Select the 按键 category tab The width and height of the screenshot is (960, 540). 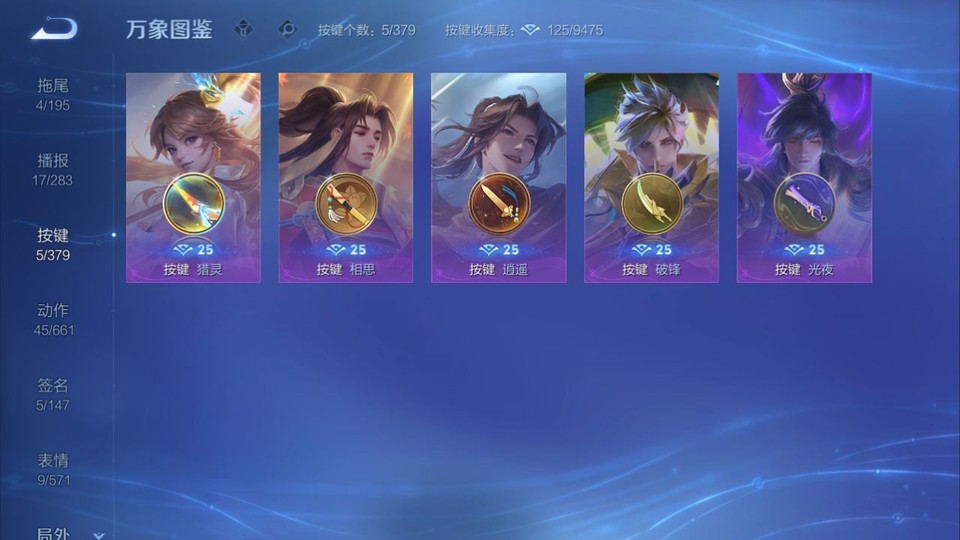pyautogui.click(x=53, y=243)
